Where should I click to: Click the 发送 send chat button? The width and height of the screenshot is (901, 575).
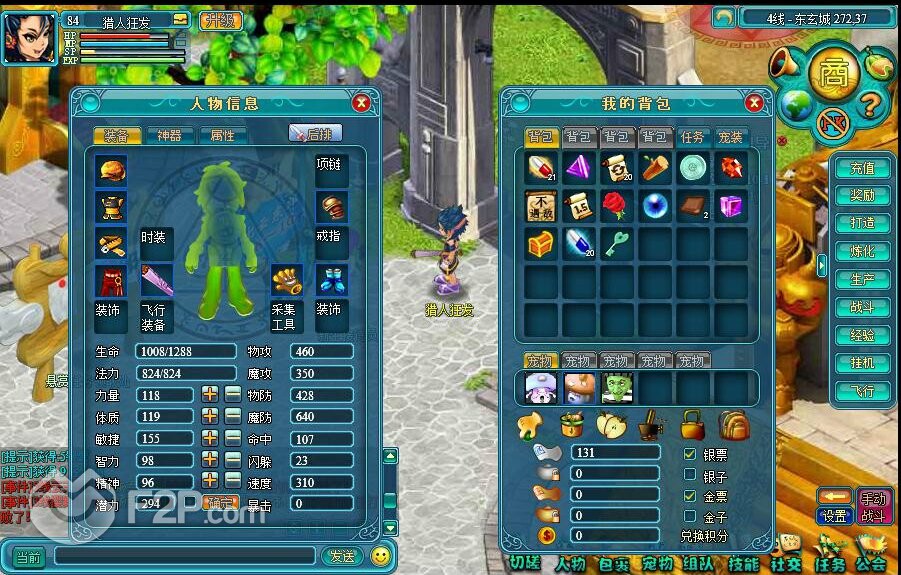point(342,556)
